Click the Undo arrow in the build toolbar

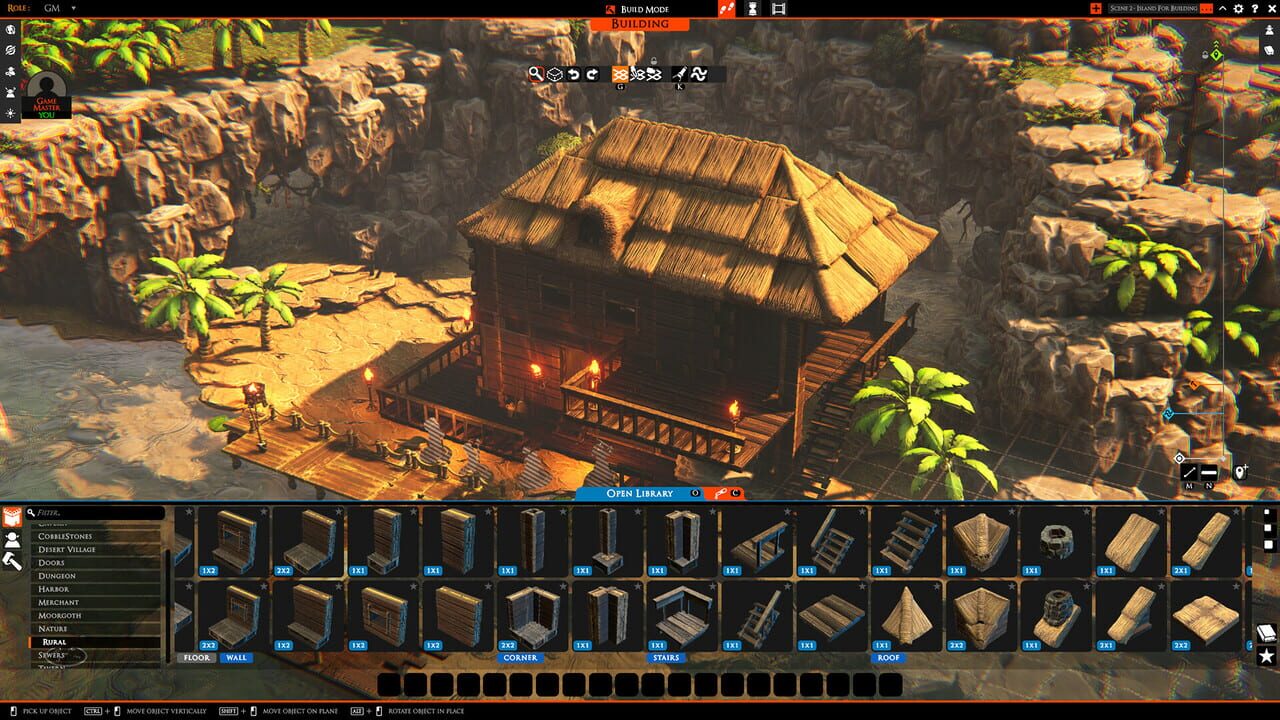(x=573, y=74)
